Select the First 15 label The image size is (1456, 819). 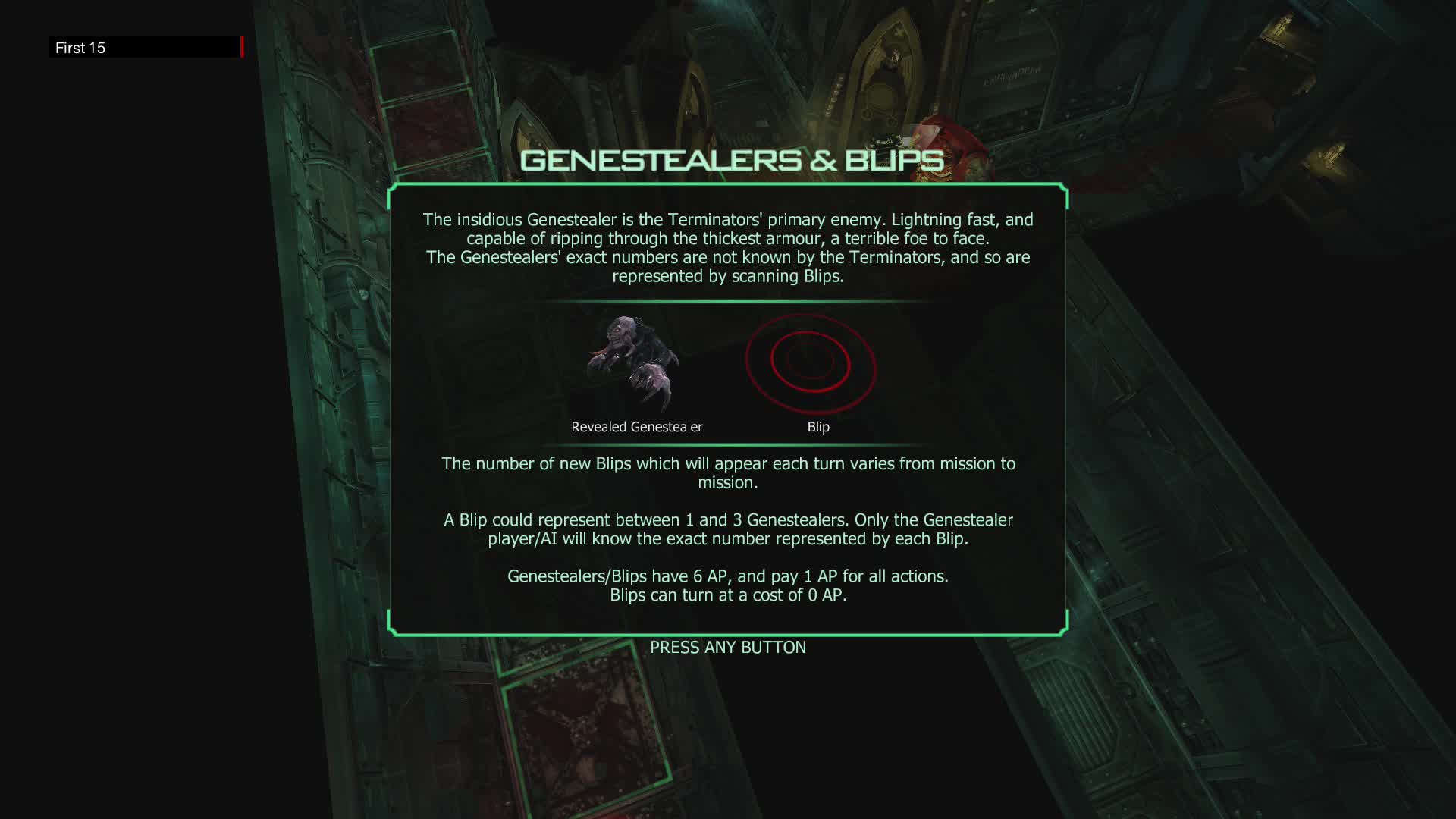coord(80,48)
